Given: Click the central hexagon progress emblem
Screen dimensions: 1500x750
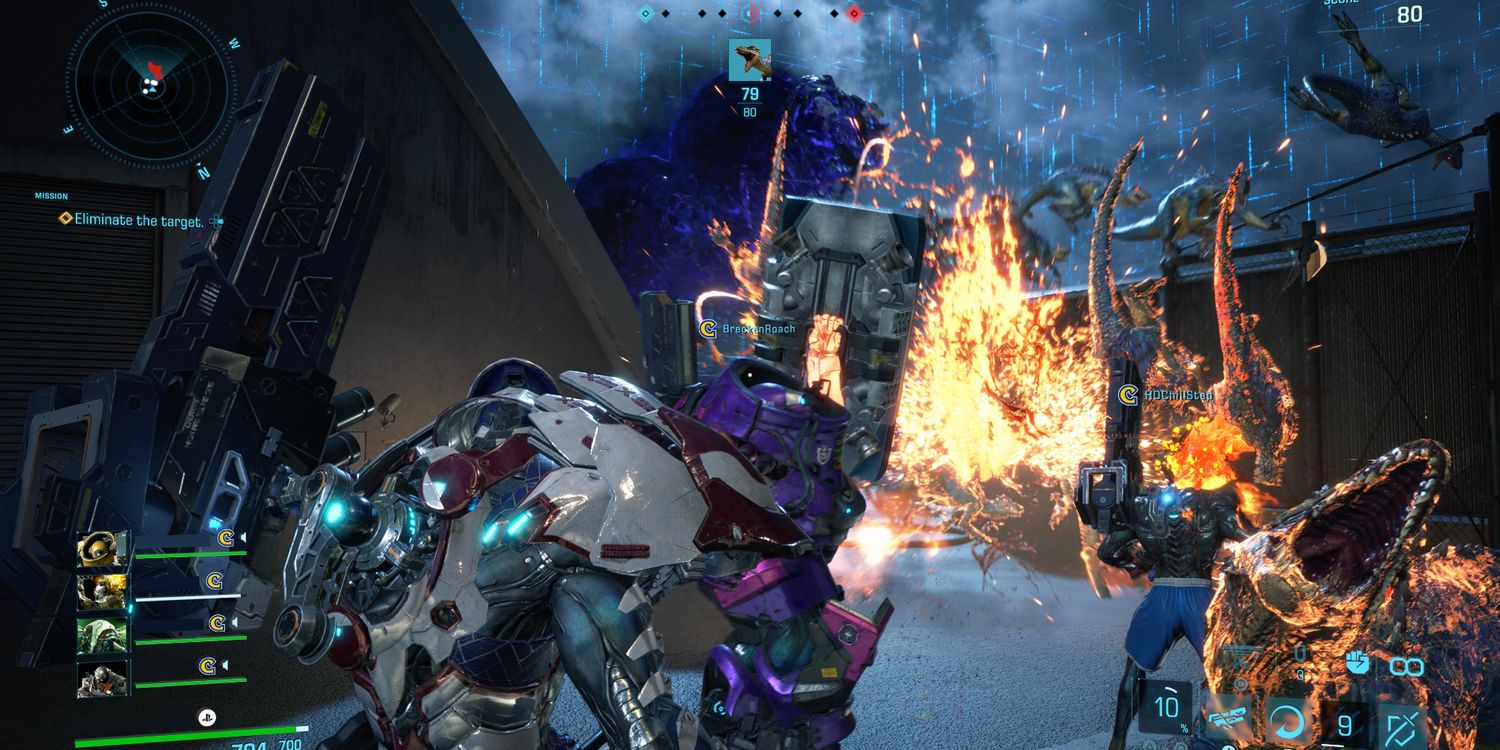Looking at the screenshot, I should pyautogui.click(x=749, y=14).
